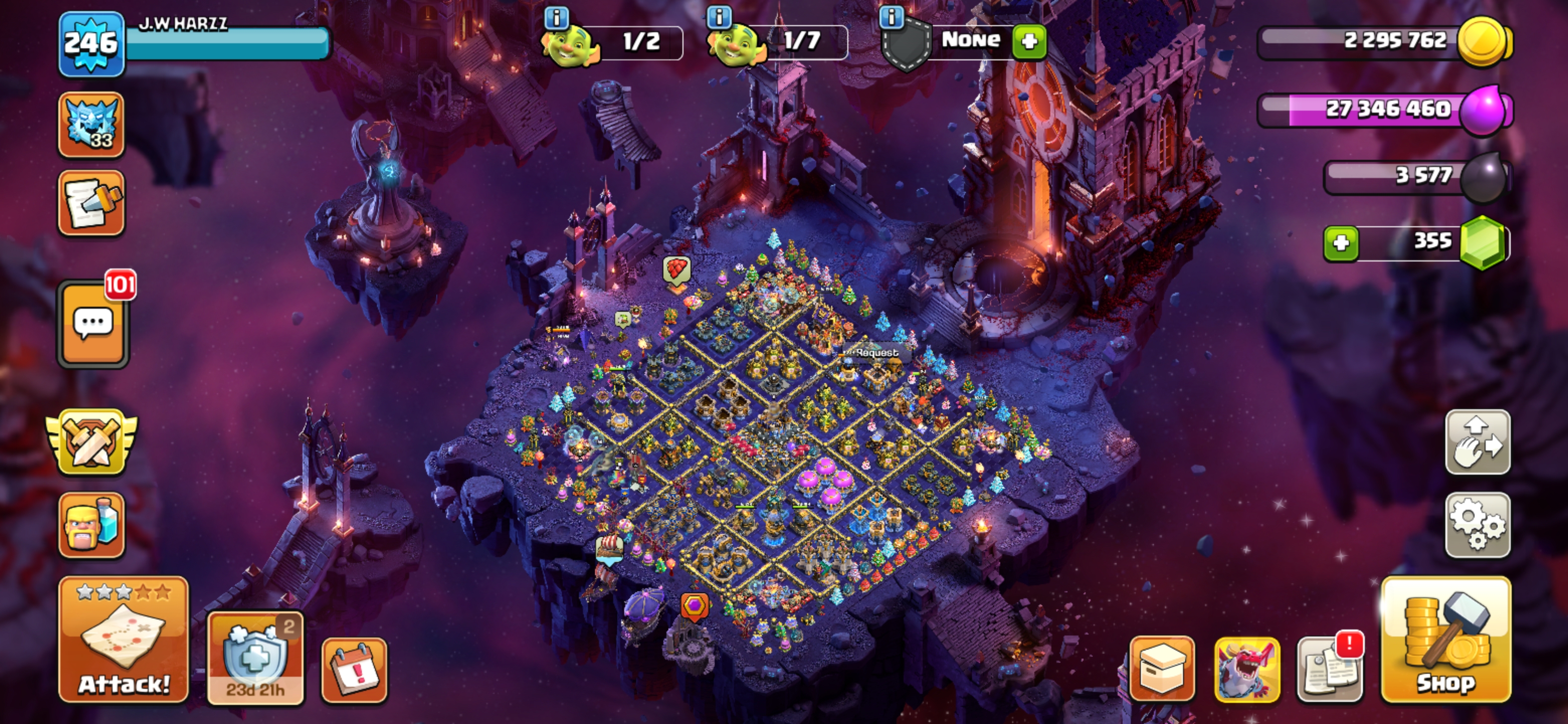Viewport: 1568px width, 724px height.
Task: Show builder info for the 1/2 counter
Action: point(556,18)
